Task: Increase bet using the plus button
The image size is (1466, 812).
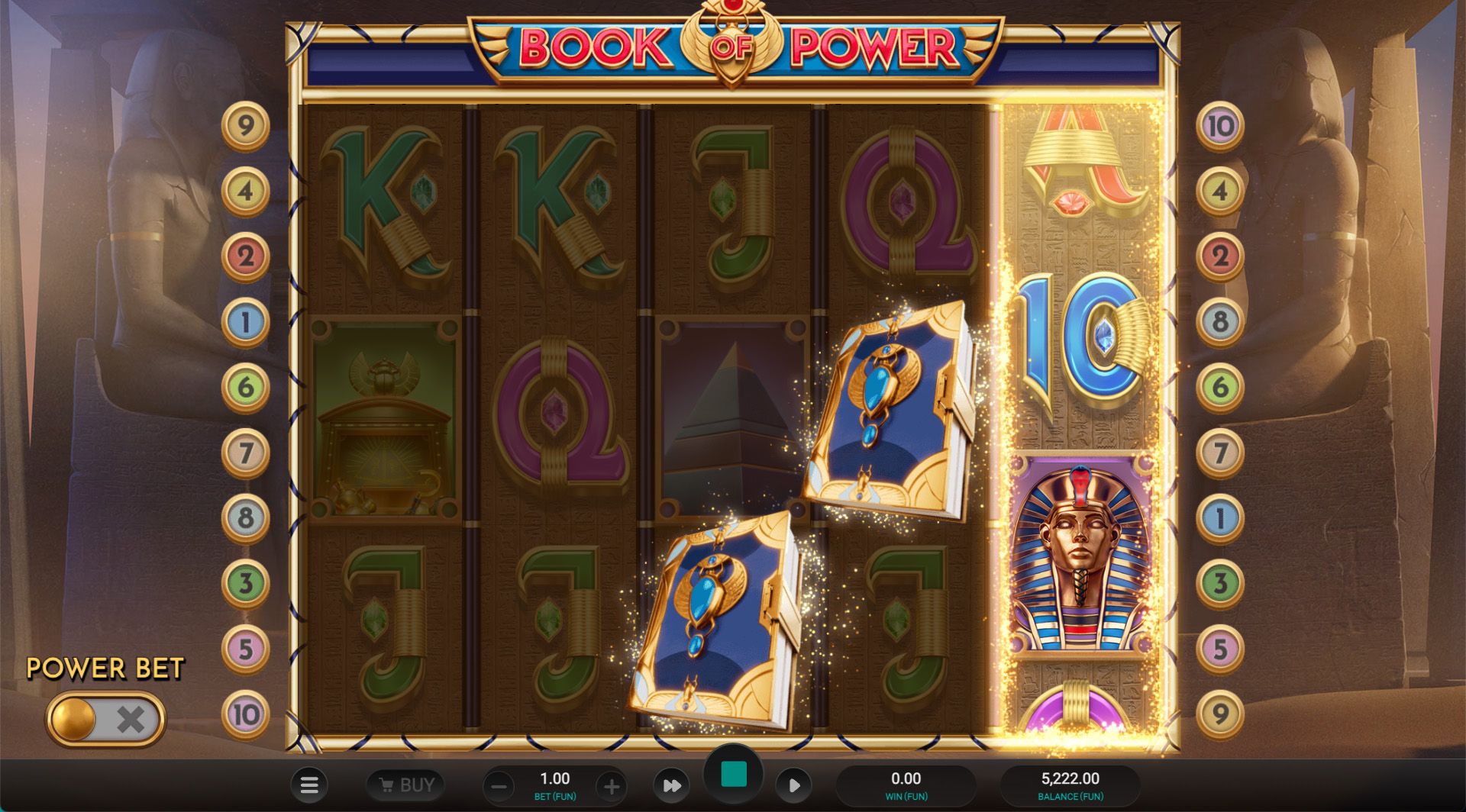Action: pos(611,785)
